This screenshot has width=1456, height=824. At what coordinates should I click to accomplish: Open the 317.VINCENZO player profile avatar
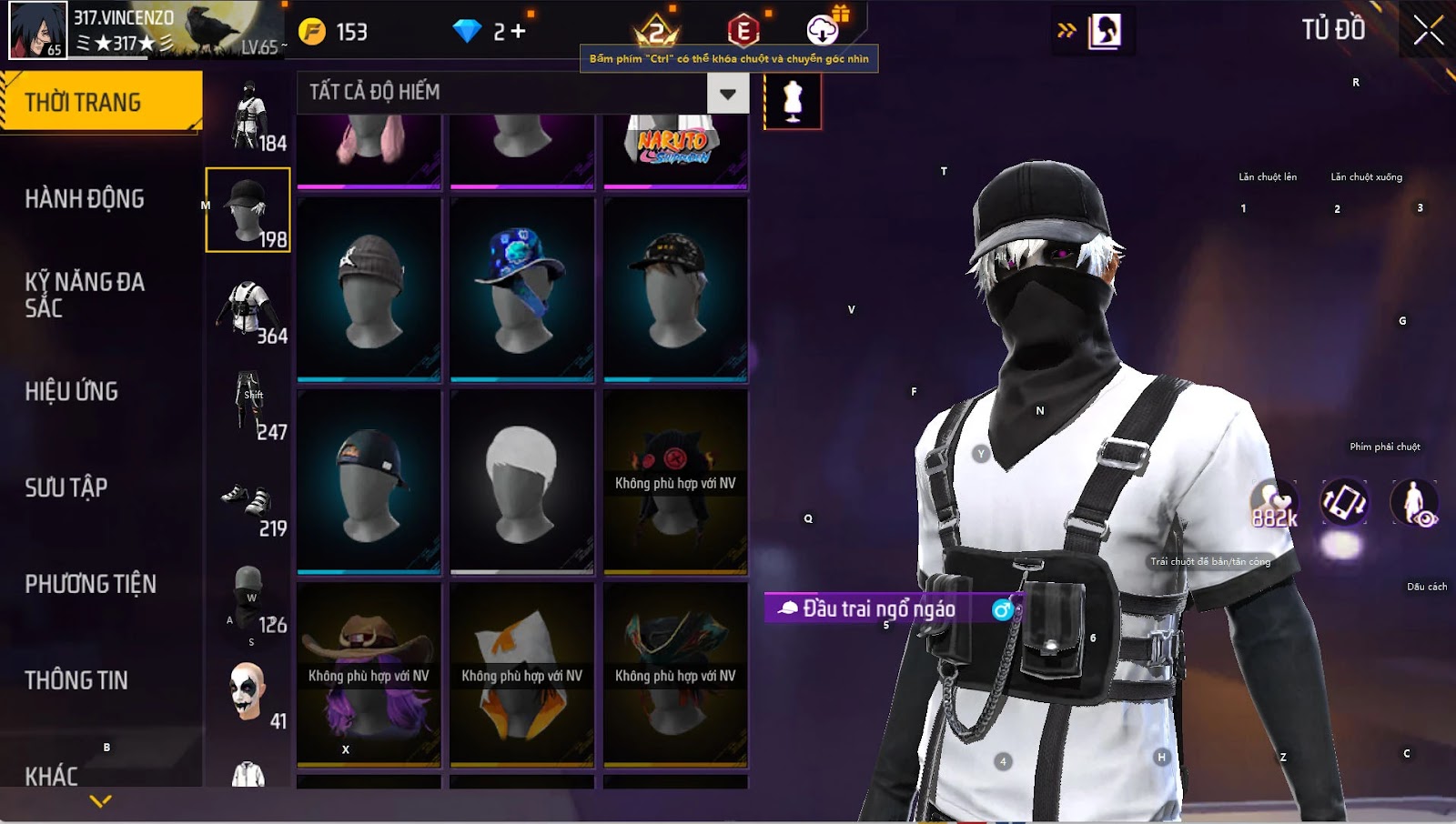[x=38, y=30]
